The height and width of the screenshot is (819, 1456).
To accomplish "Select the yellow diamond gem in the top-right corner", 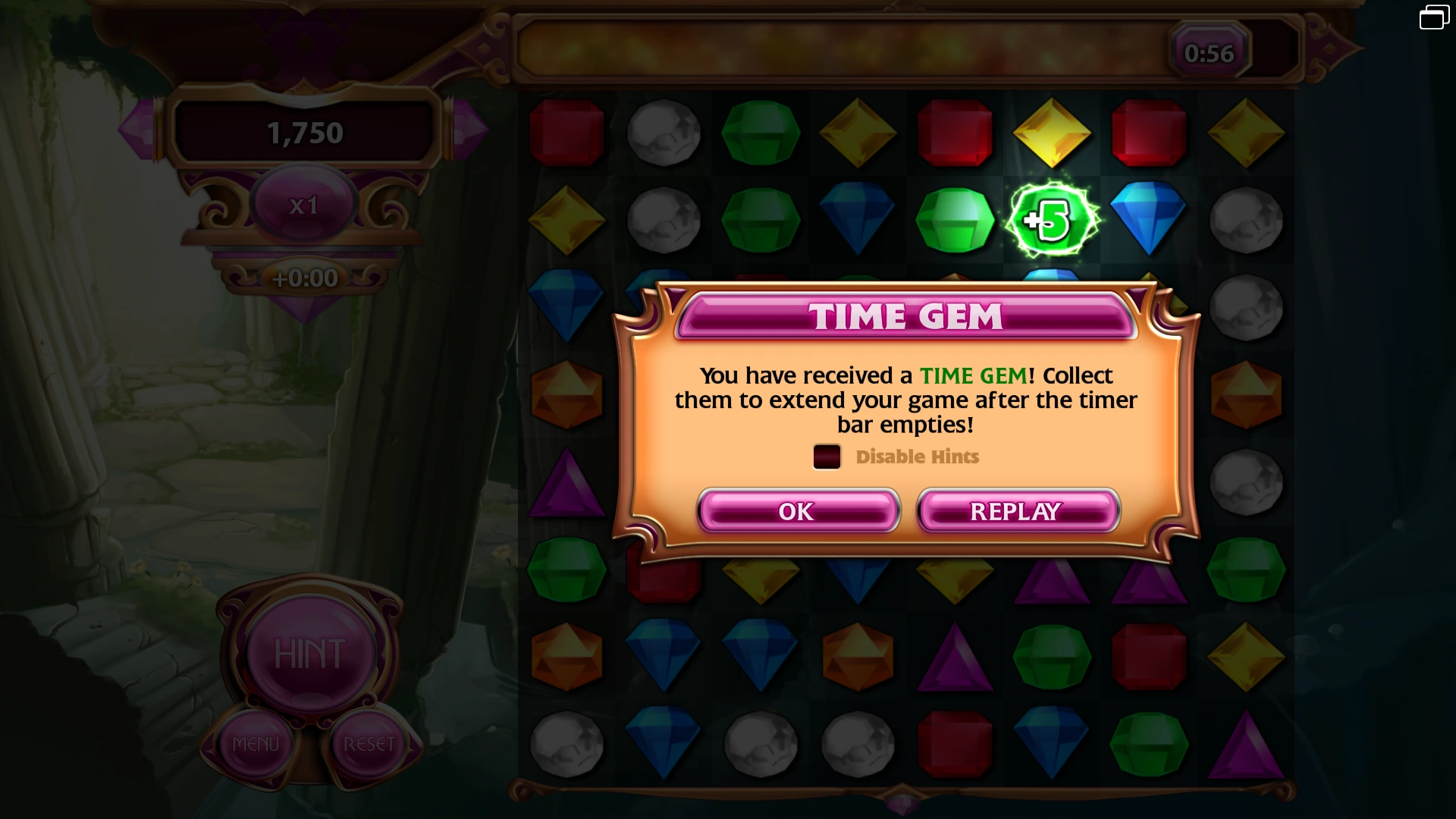I will 1246,133.
